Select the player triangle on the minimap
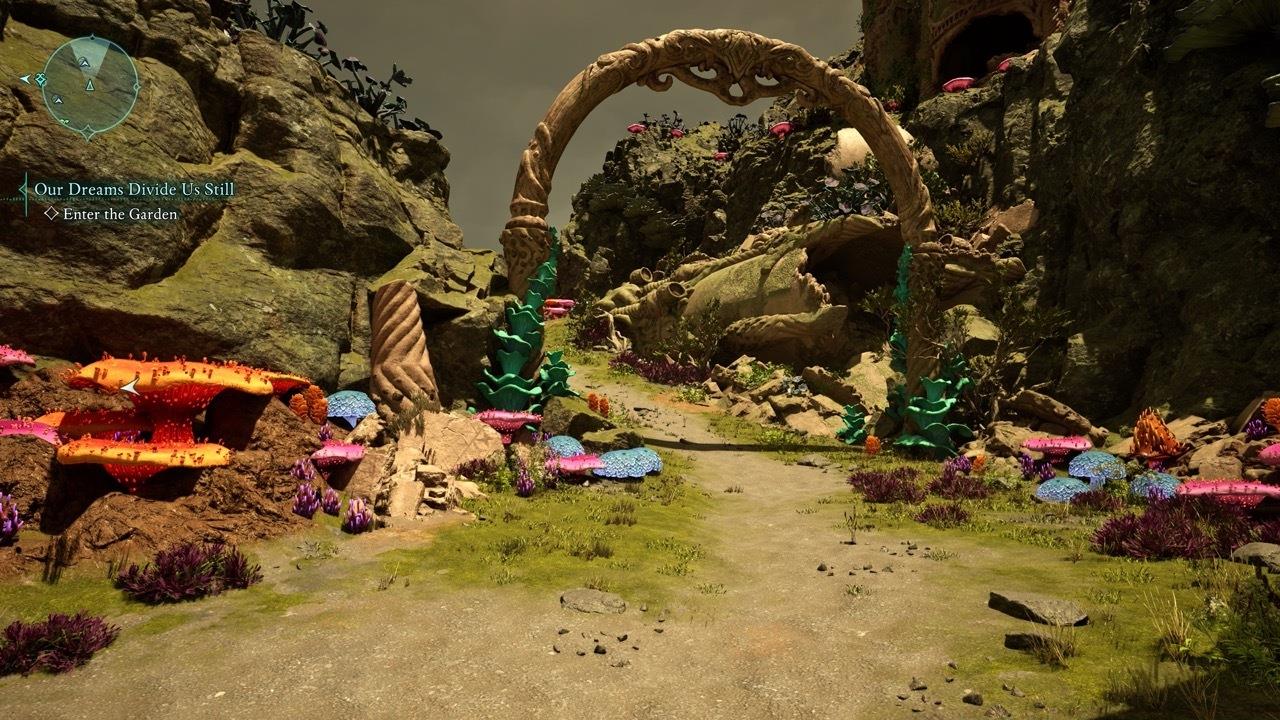The width and height of the screenshot is (1280, 720). click(90, 86)
